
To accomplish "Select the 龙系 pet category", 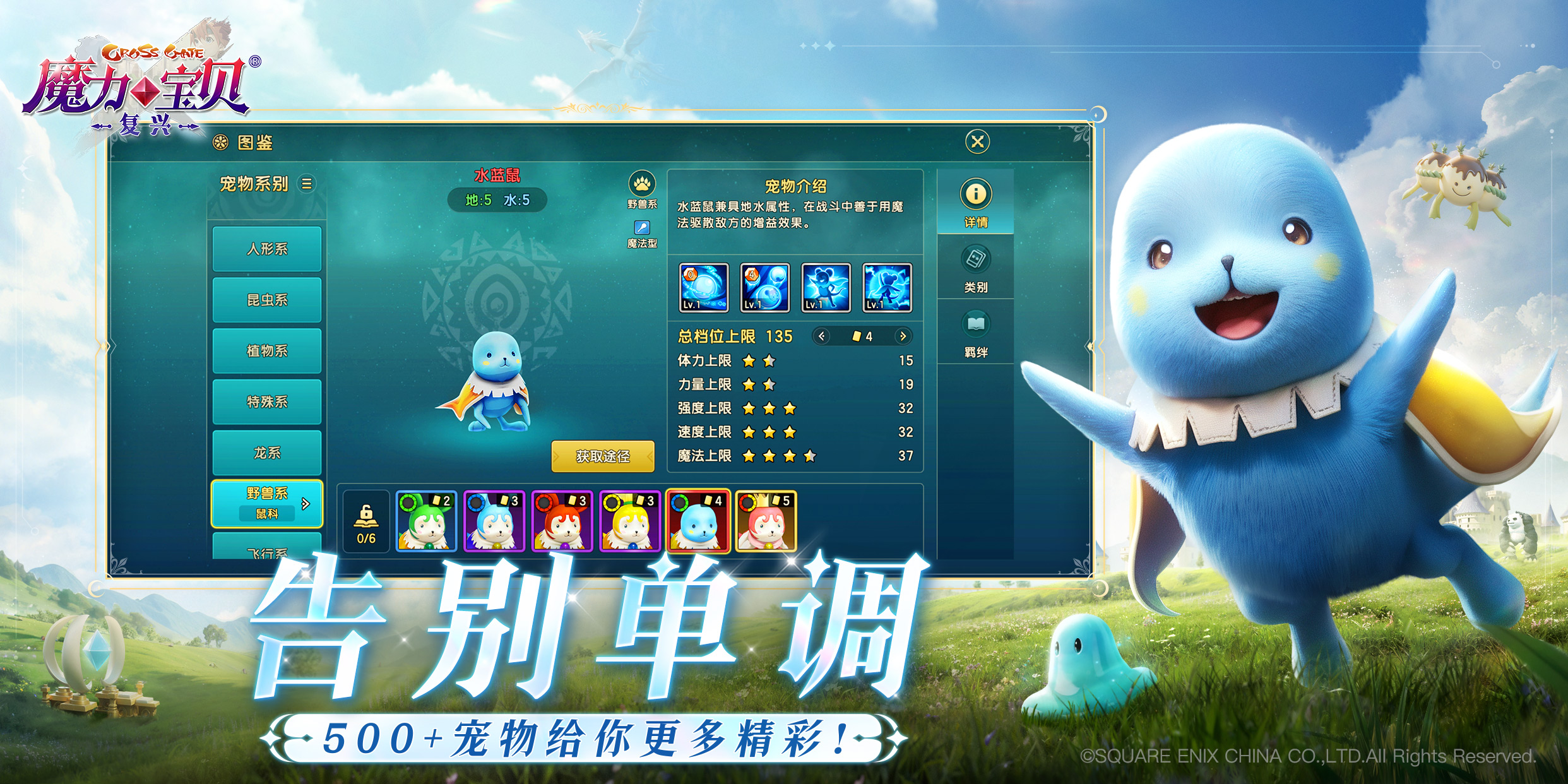I will 267,453.
